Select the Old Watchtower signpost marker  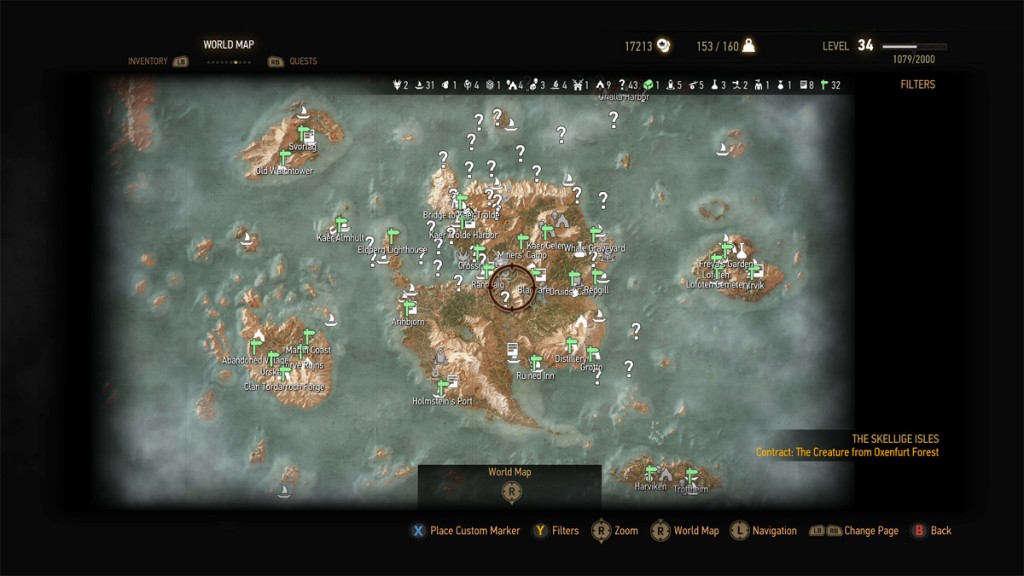point(285,158)
